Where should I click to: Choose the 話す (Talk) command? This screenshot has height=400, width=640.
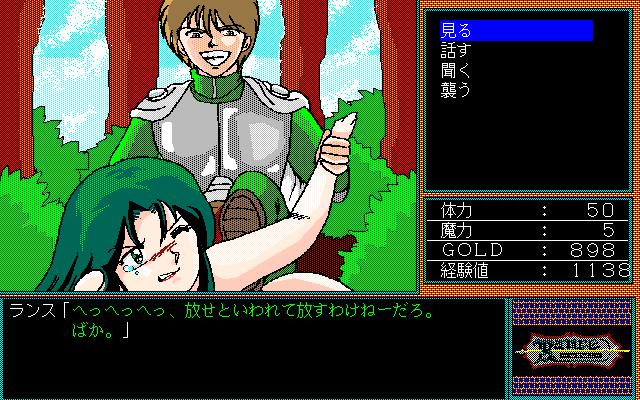coord(456,51)
